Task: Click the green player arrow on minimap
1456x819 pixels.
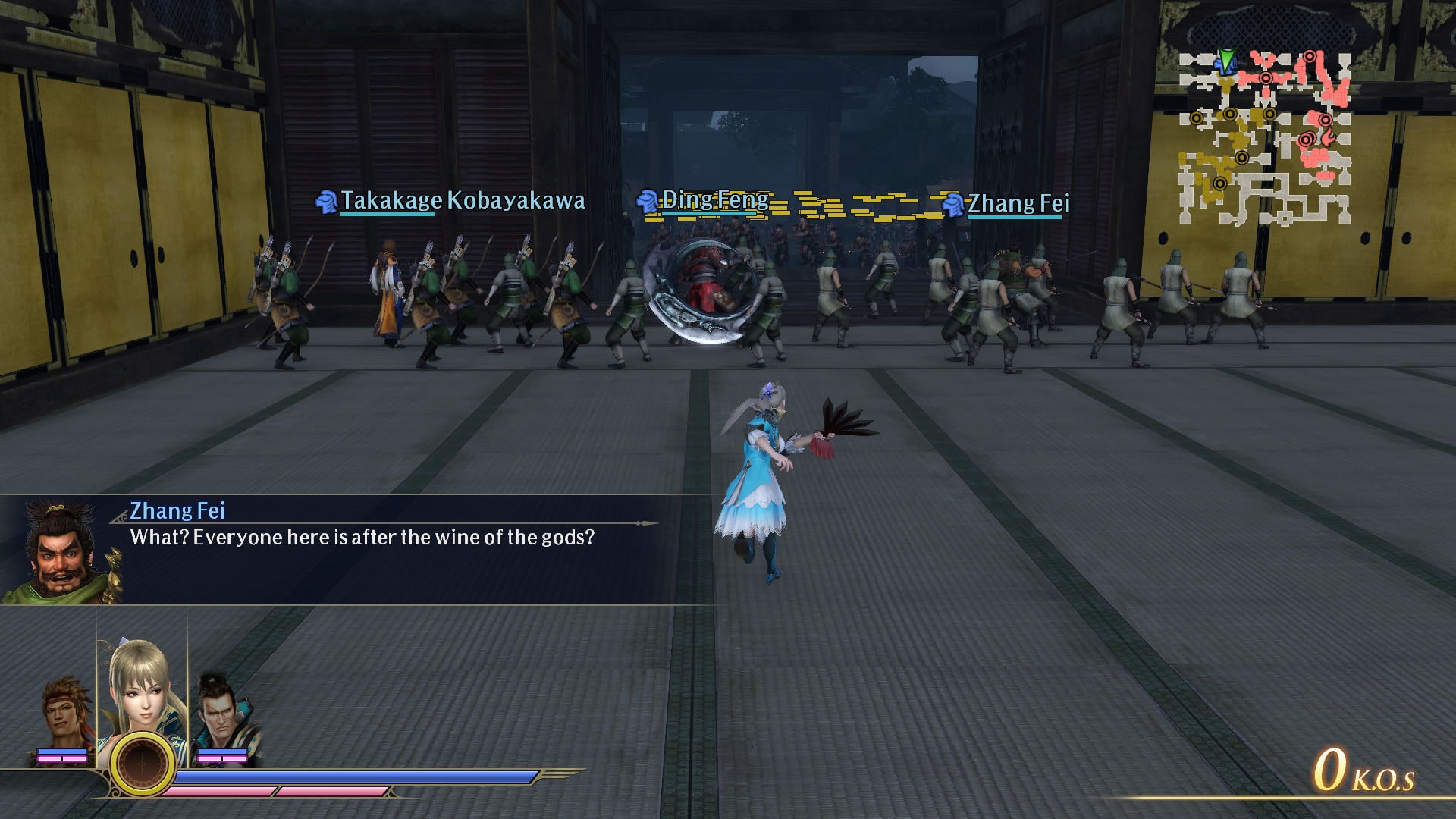Action: [1225, 60]
